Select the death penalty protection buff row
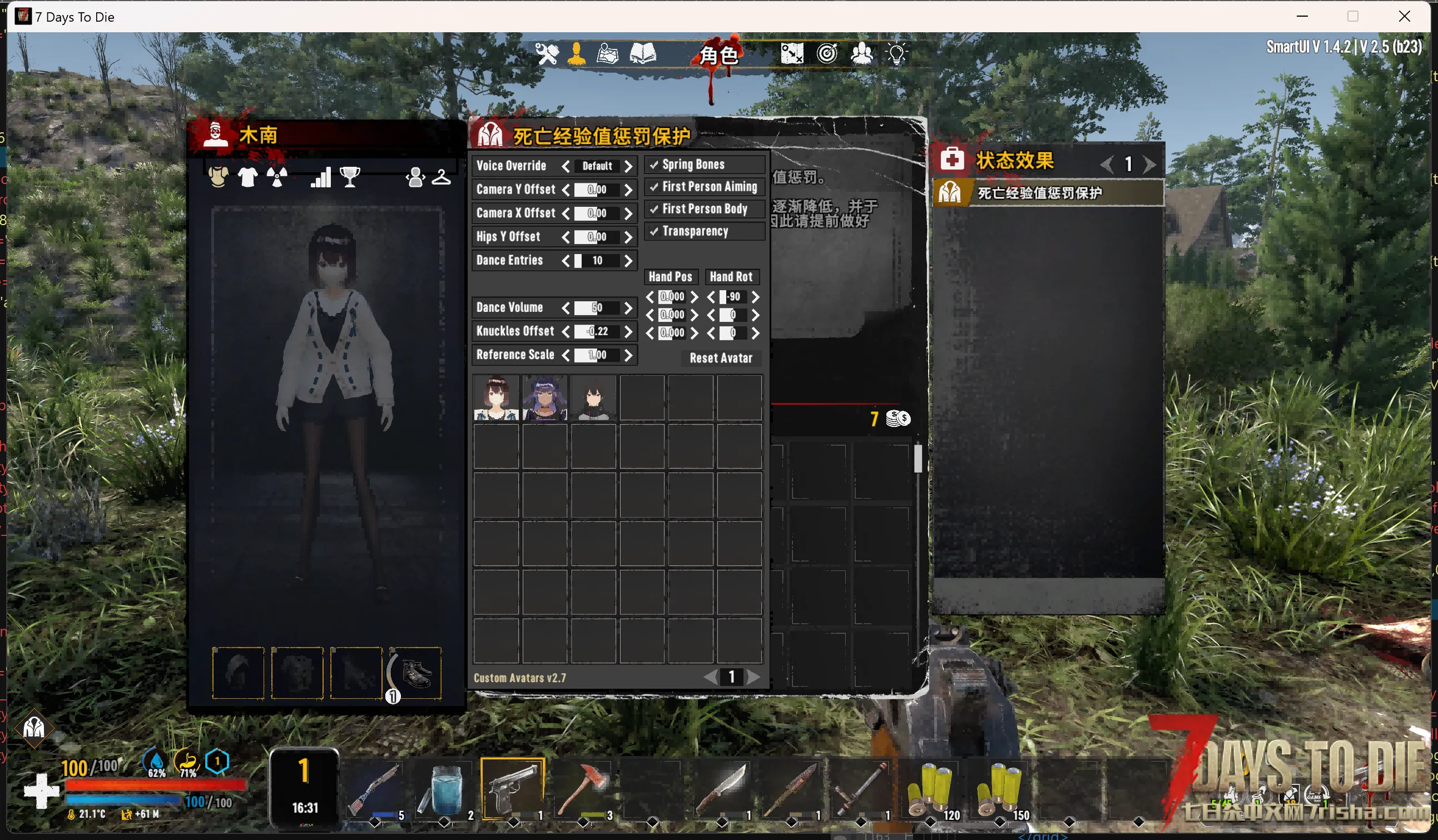 [x=1048, y=193]
